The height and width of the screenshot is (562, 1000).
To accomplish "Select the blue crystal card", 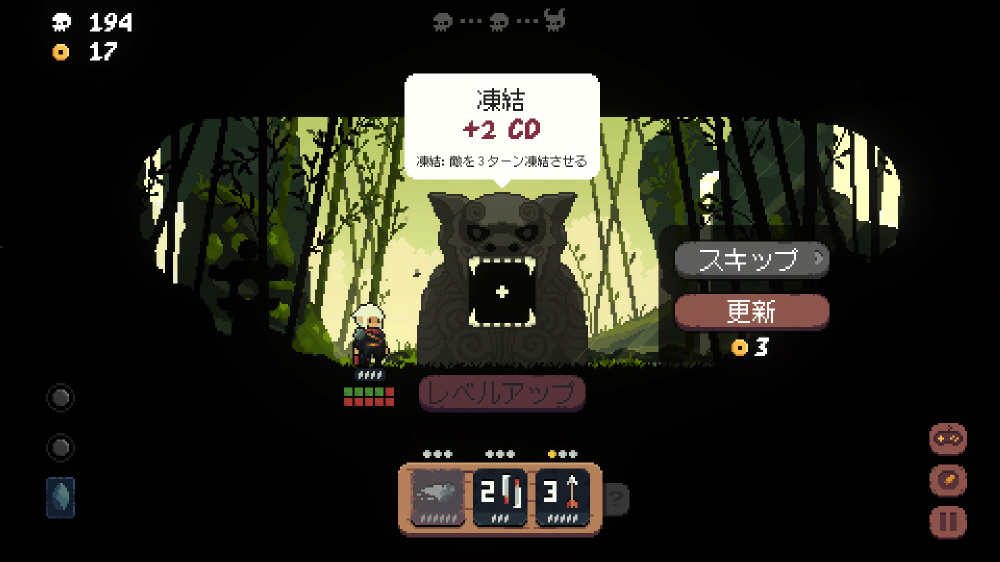I will pos(60,497).
